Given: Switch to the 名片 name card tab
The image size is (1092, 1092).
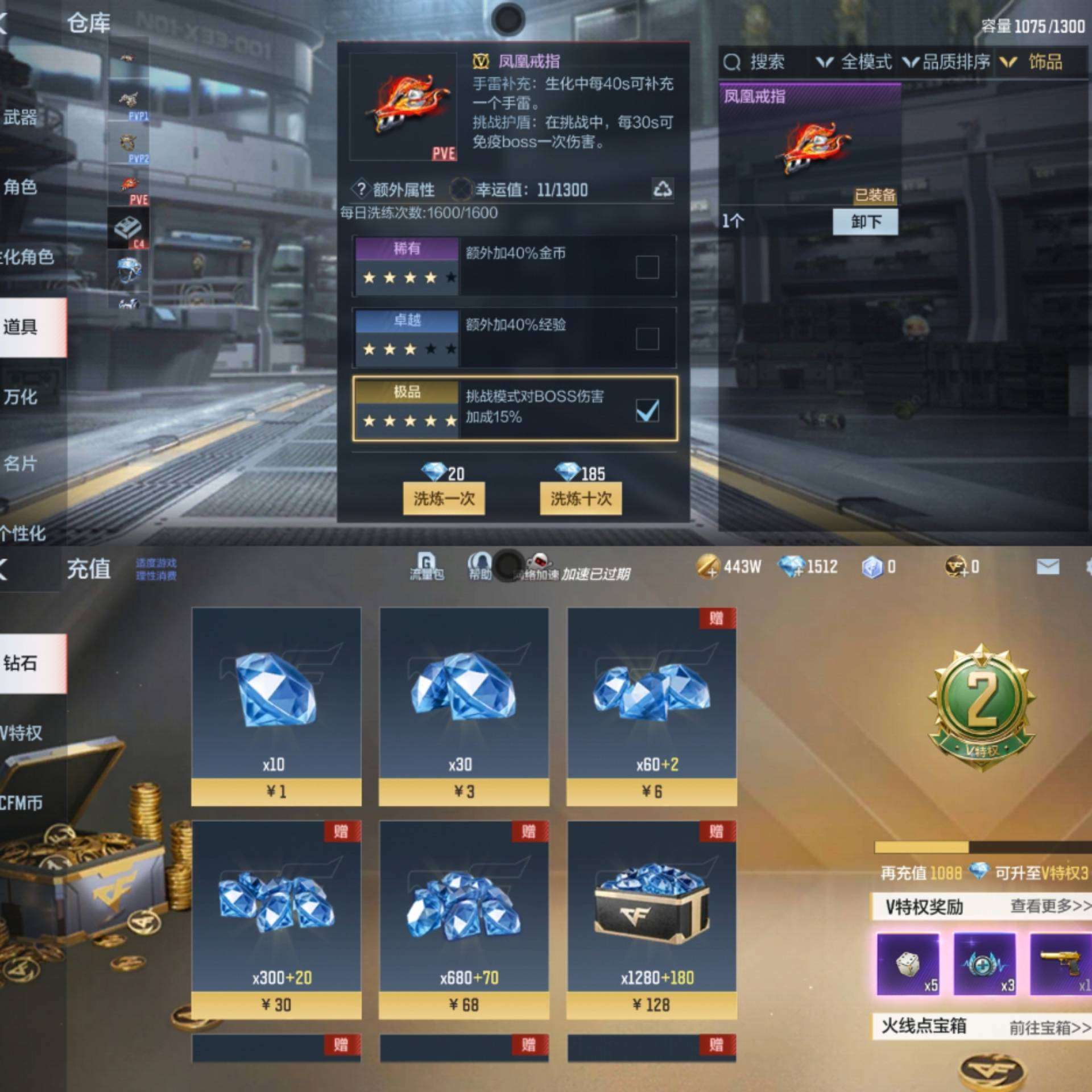Looking at the screenshot, I should point(20,464).
